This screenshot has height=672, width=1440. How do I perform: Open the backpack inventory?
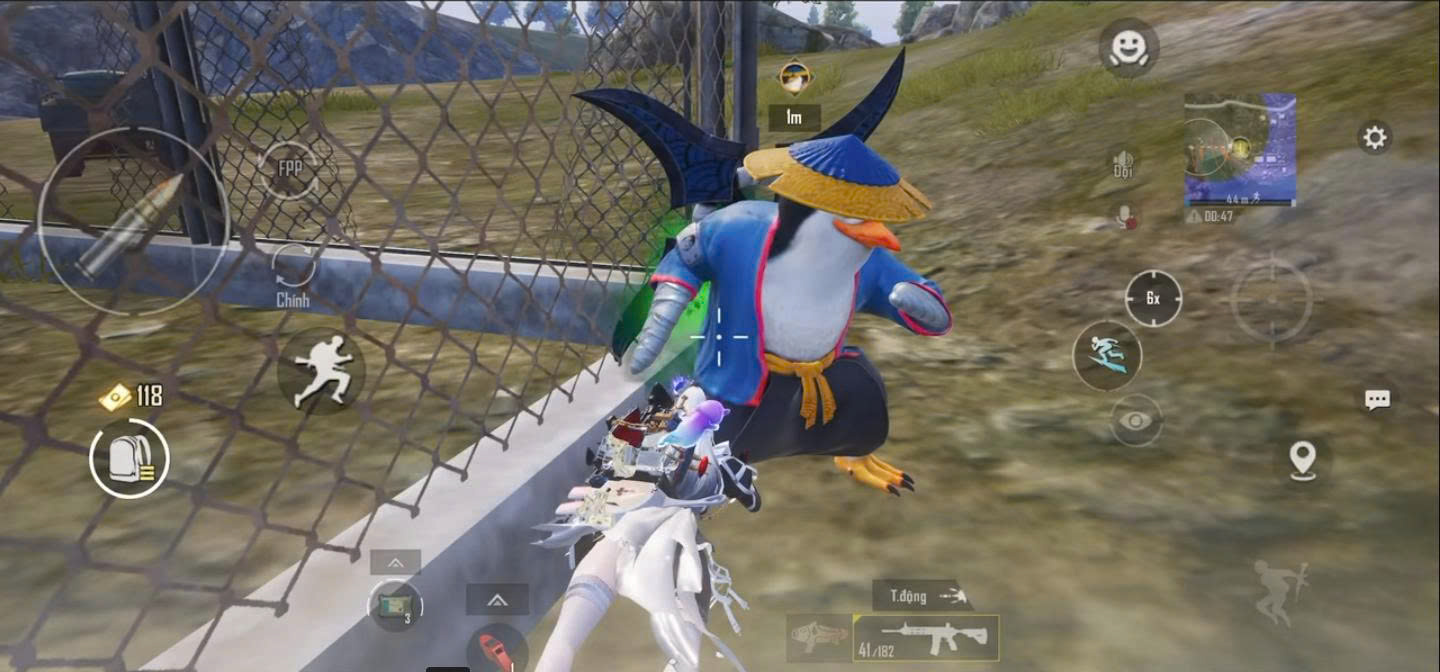pyautogui.click(x=130, y=459)
